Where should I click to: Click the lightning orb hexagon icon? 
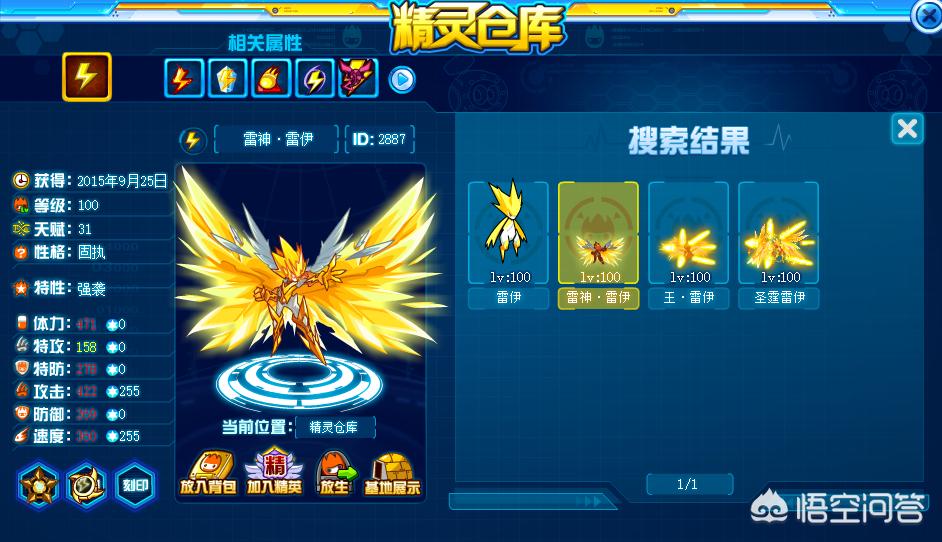coord(87,484)
